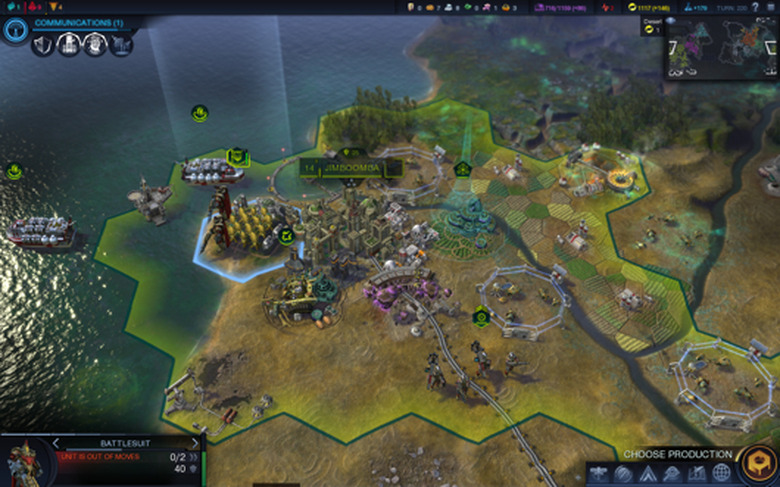The height and width of the screenshot is (487, 780).
Task: Open the globe icon in bottom-right toolbar
Action: point(721,473)
